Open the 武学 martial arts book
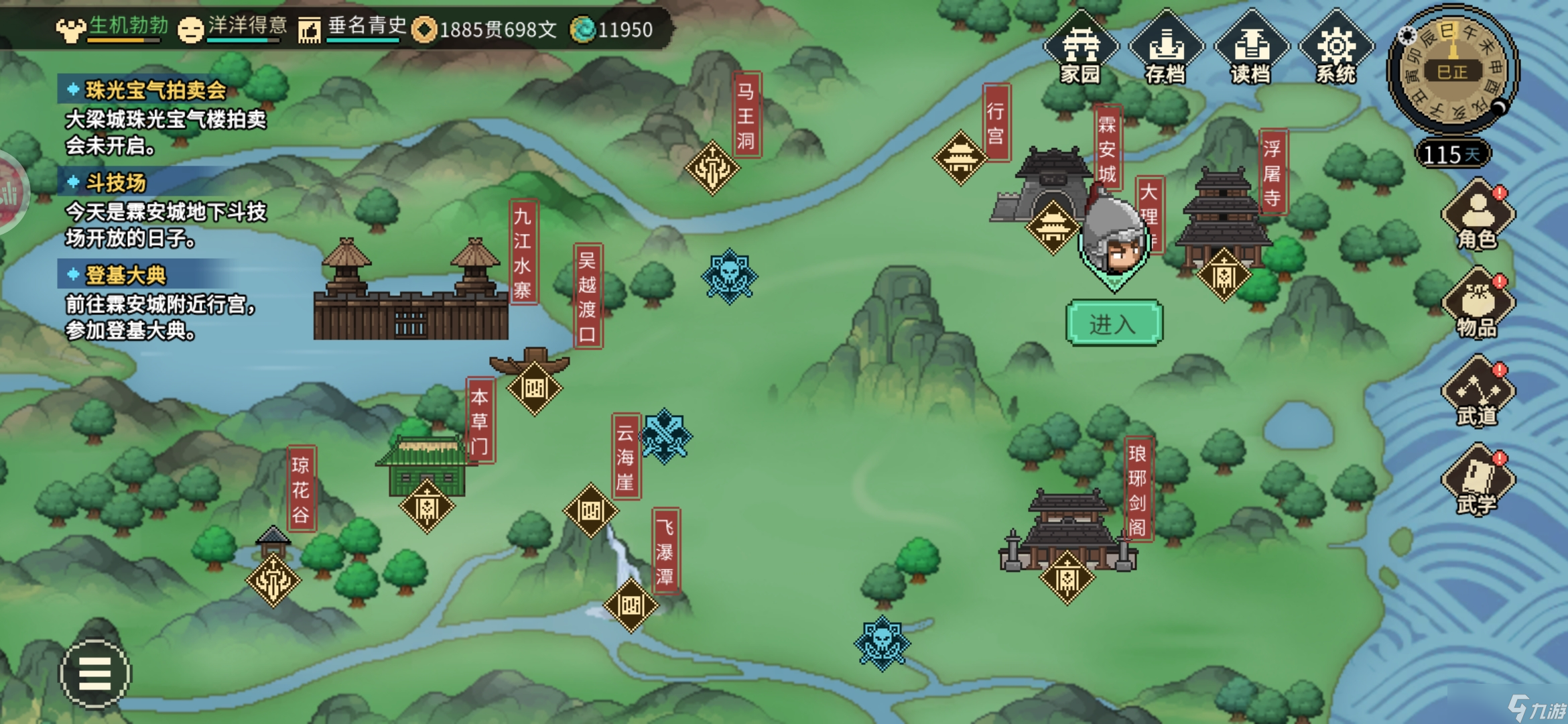 coord(1477,480)
